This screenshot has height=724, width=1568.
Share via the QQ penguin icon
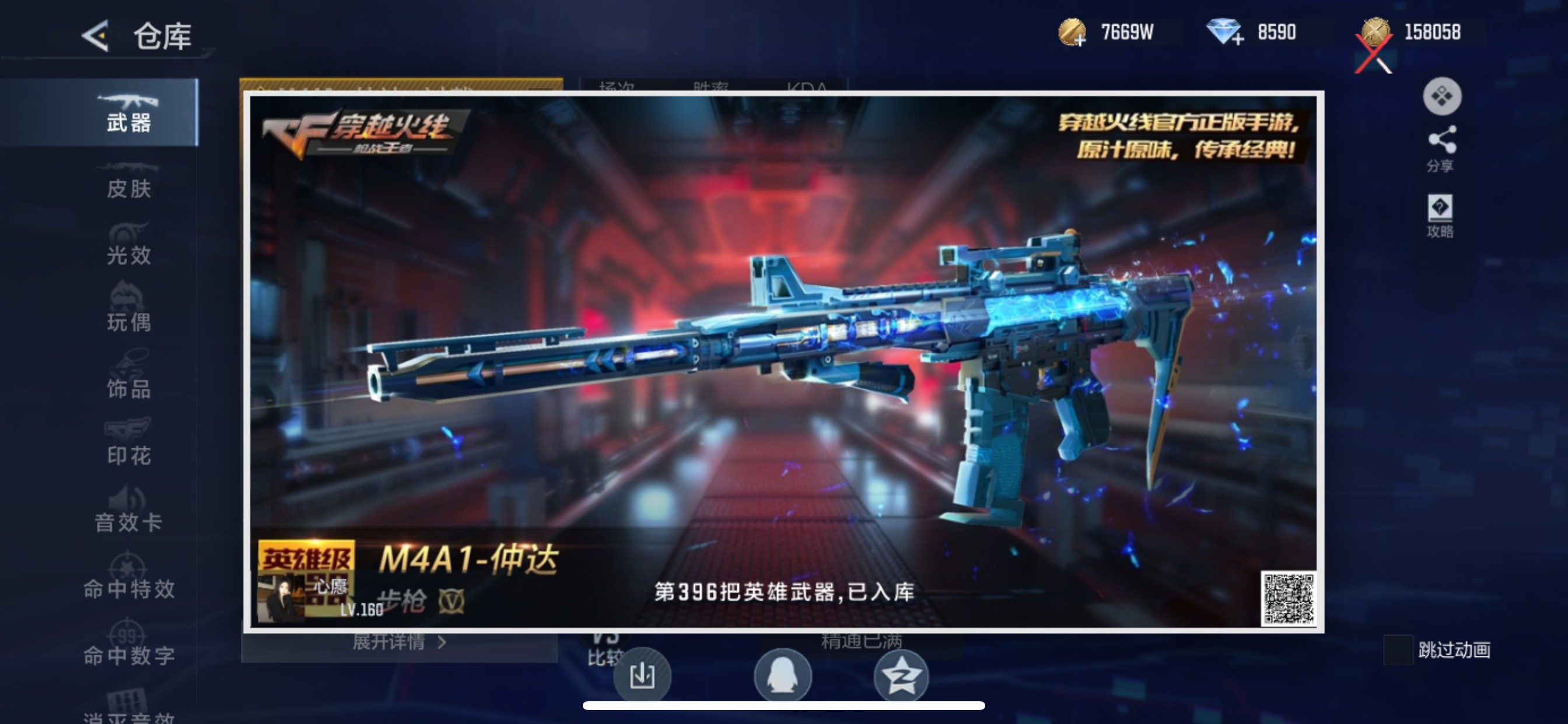click(784, 674)
